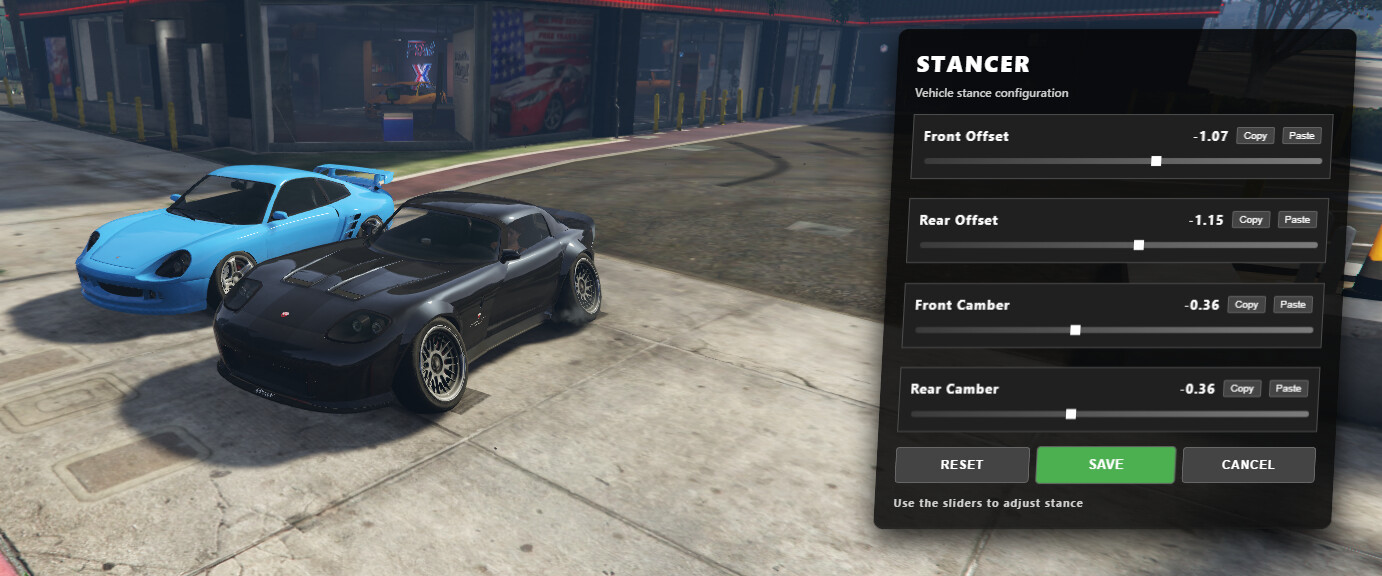1382x576 pixels.
Task: Paste into the Rear Offset value
Action: [x=1297, y=220]
